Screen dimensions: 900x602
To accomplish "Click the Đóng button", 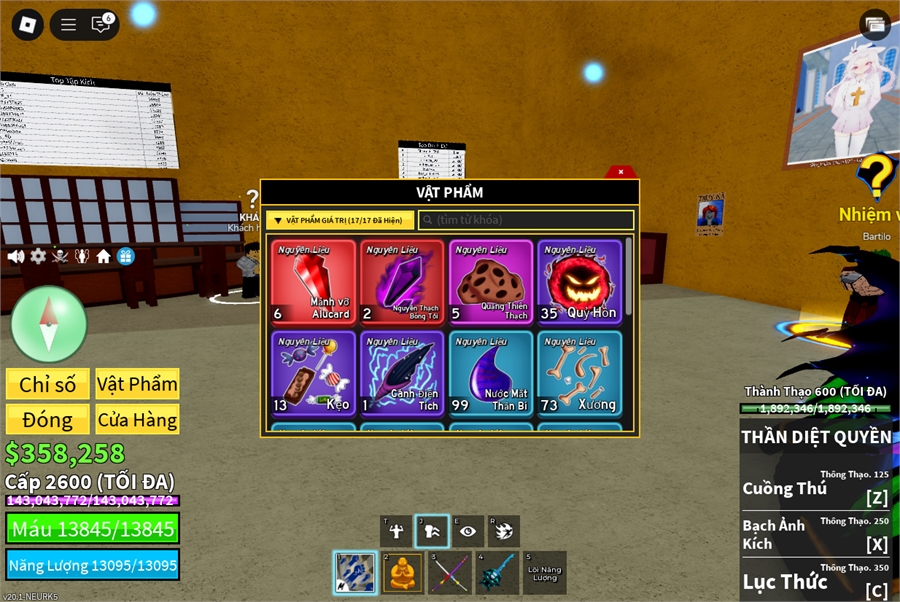I will (48, 420).
